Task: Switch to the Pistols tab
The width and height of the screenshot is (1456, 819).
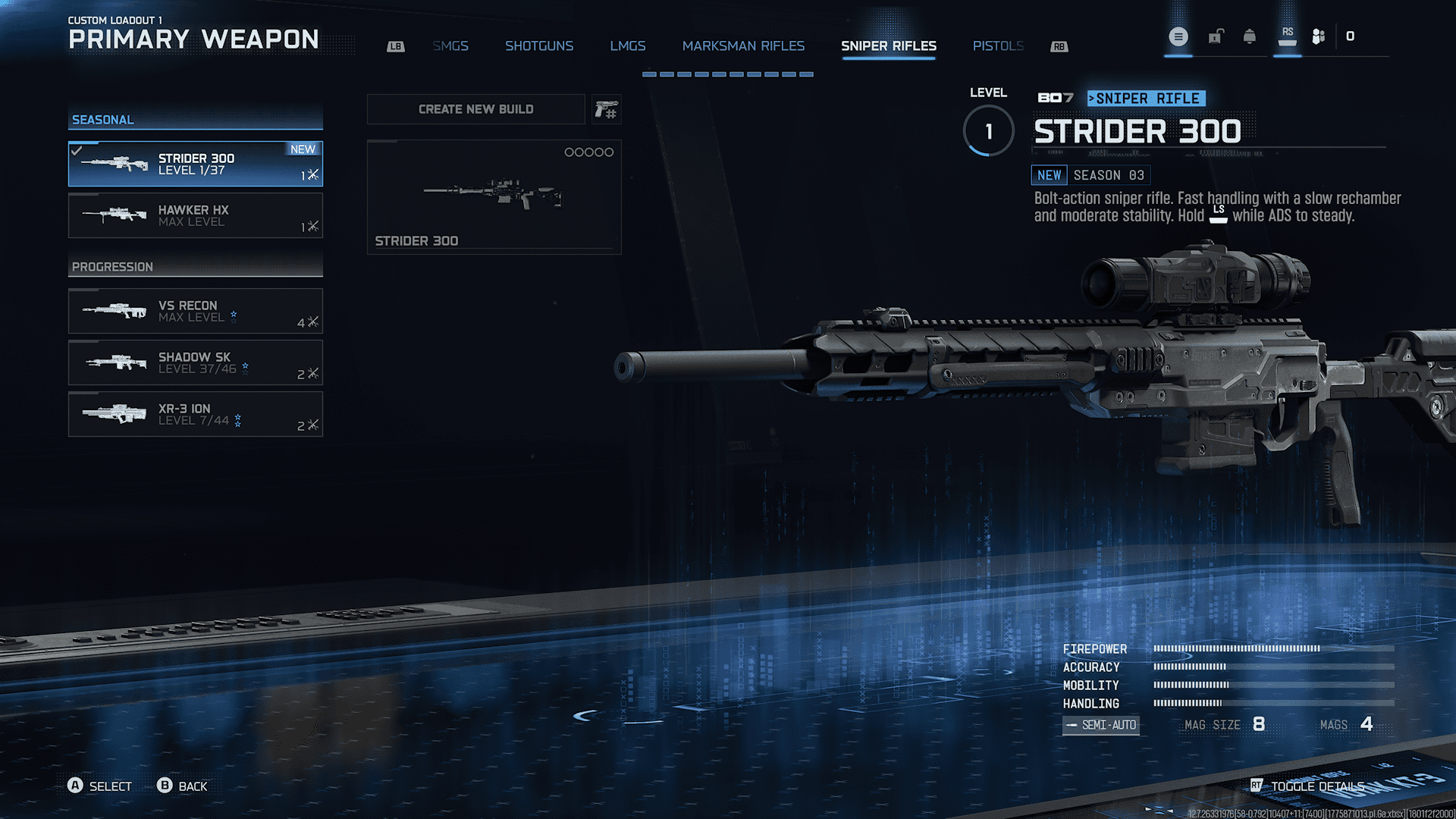Action: [998, 46]
